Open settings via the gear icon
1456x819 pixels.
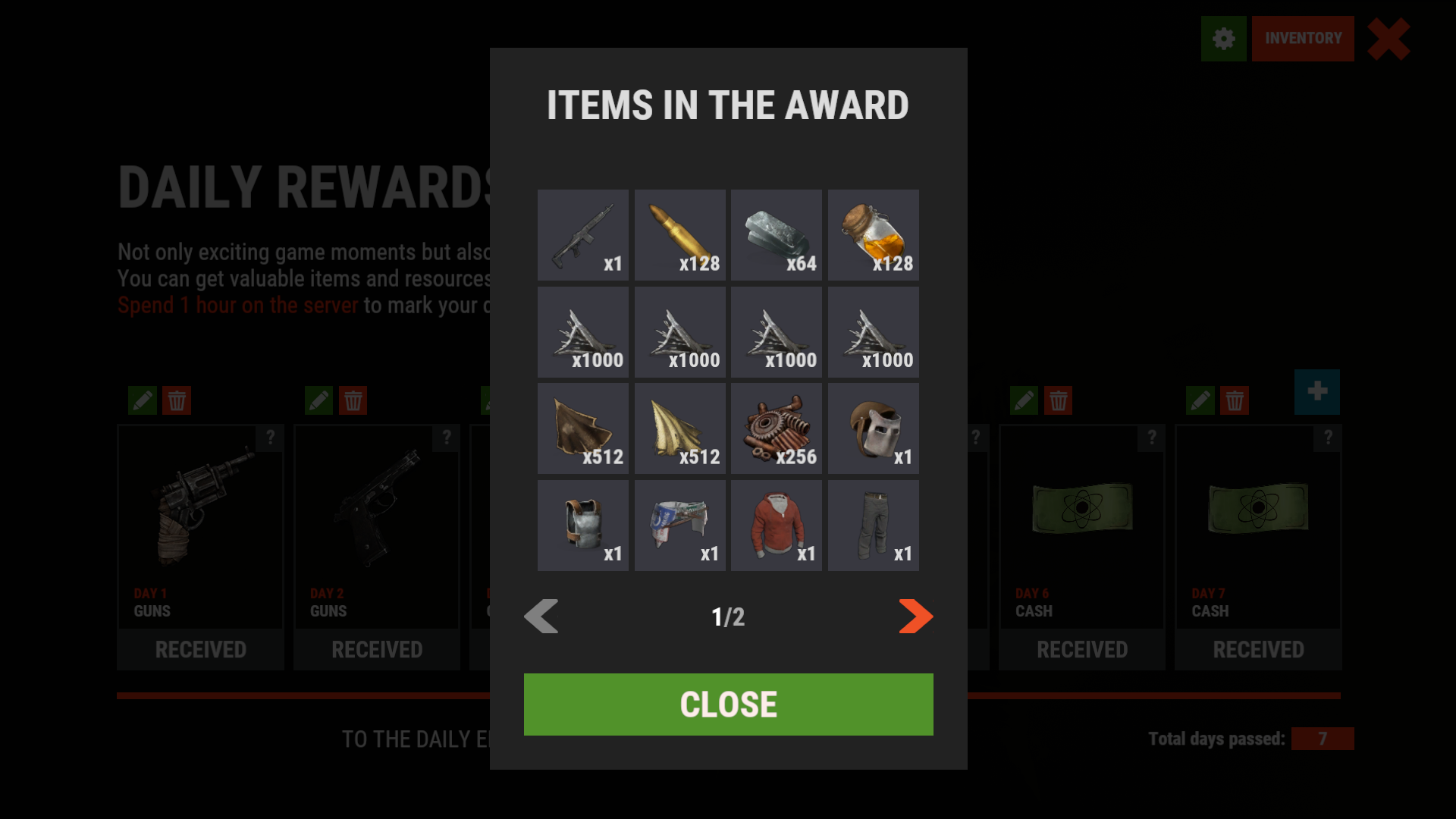click(1223, 39)
